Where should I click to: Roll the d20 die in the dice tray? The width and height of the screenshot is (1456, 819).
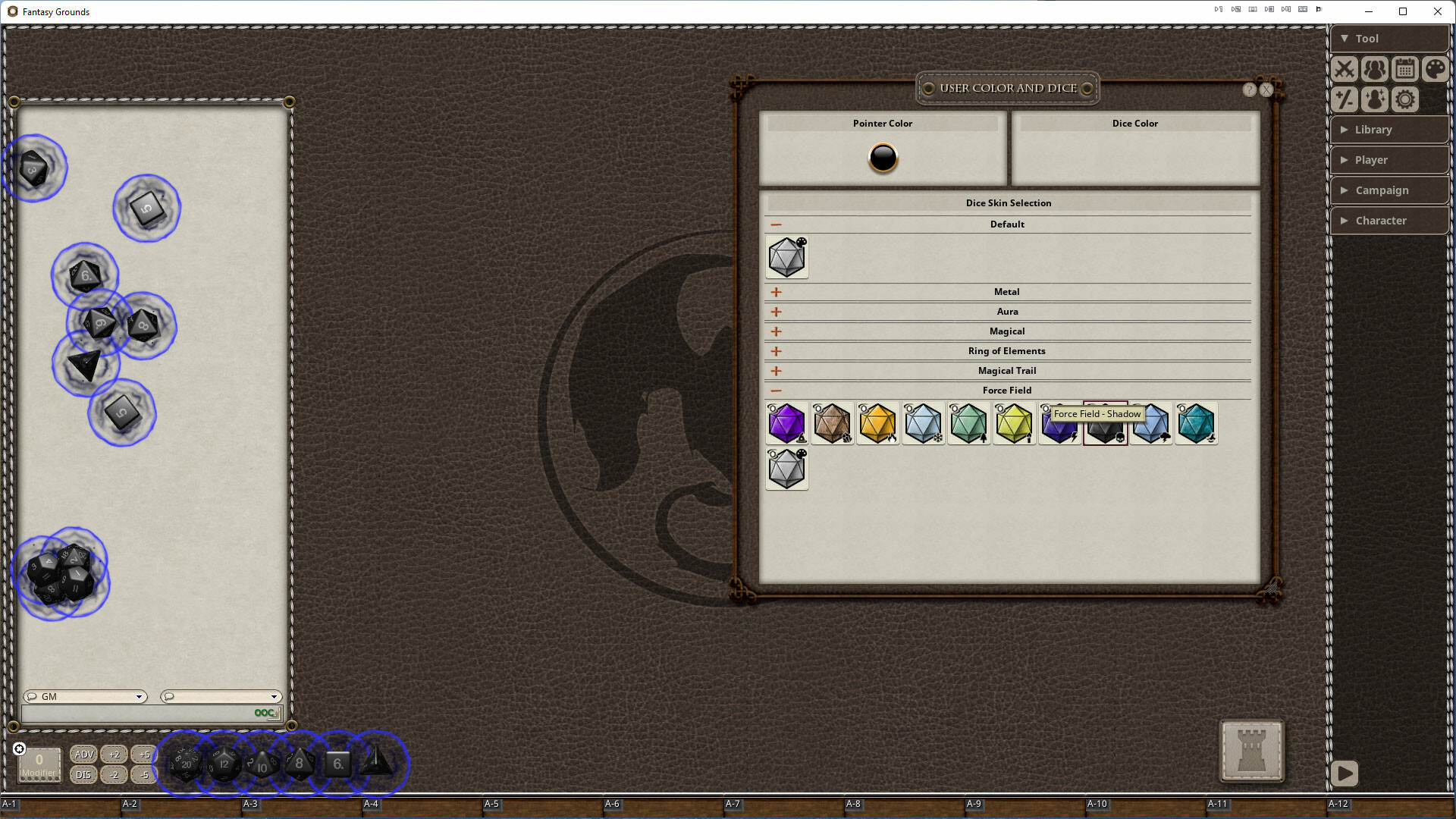186,764
